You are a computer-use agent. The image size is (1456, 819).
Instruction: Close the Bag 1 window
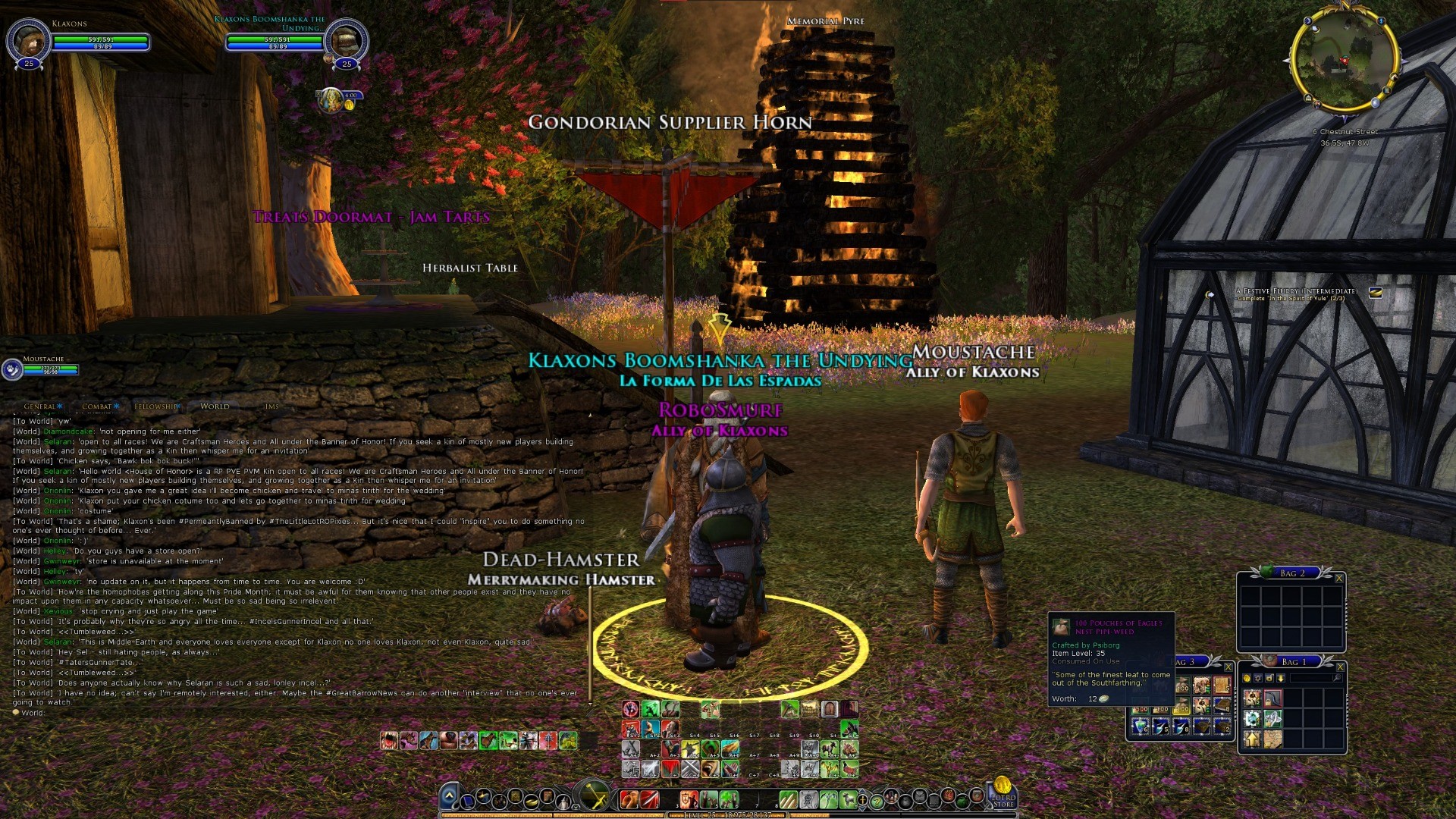[1340, 667]
